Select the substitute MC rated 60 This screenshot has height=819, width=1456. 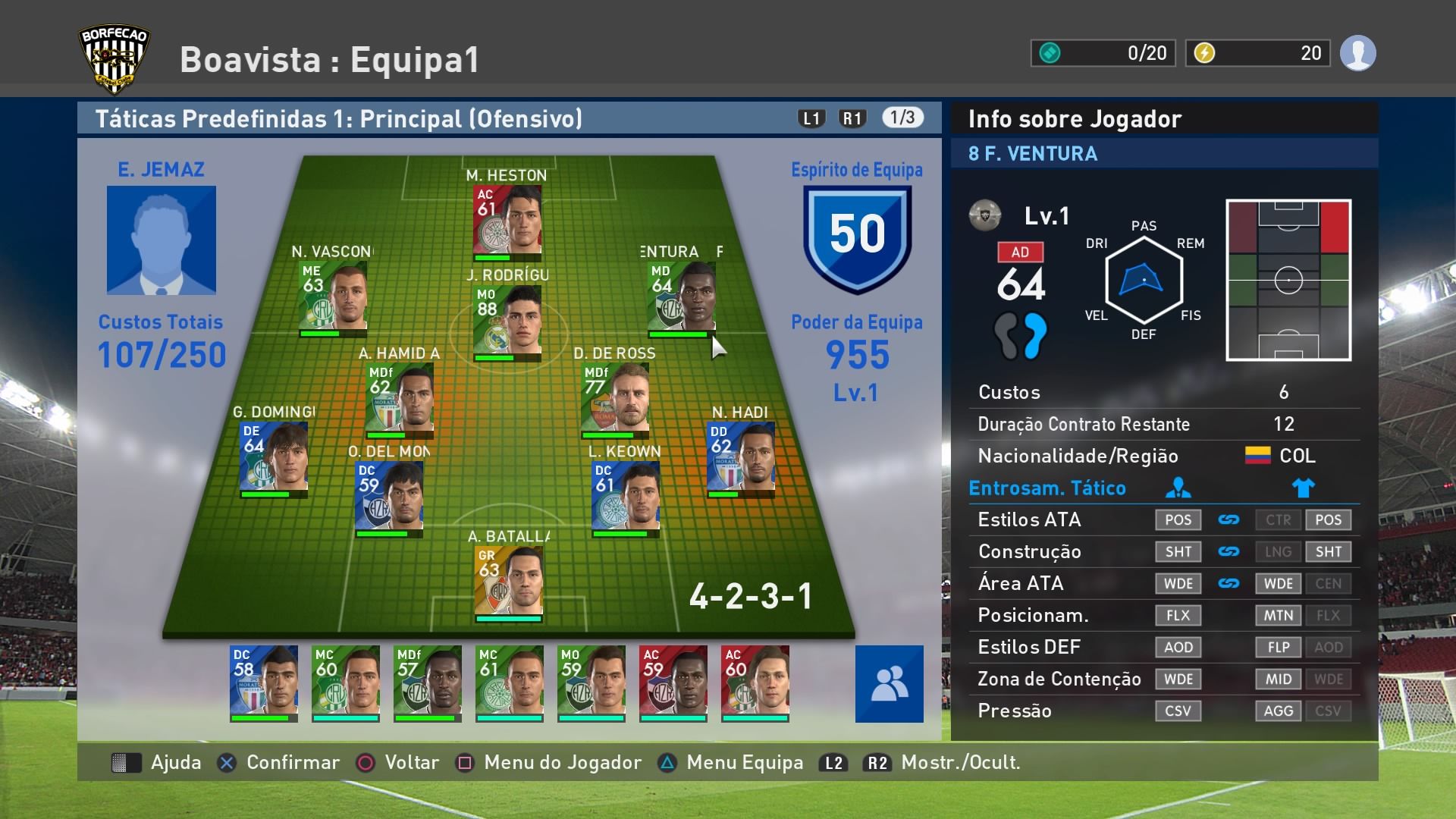pos(346,681)
